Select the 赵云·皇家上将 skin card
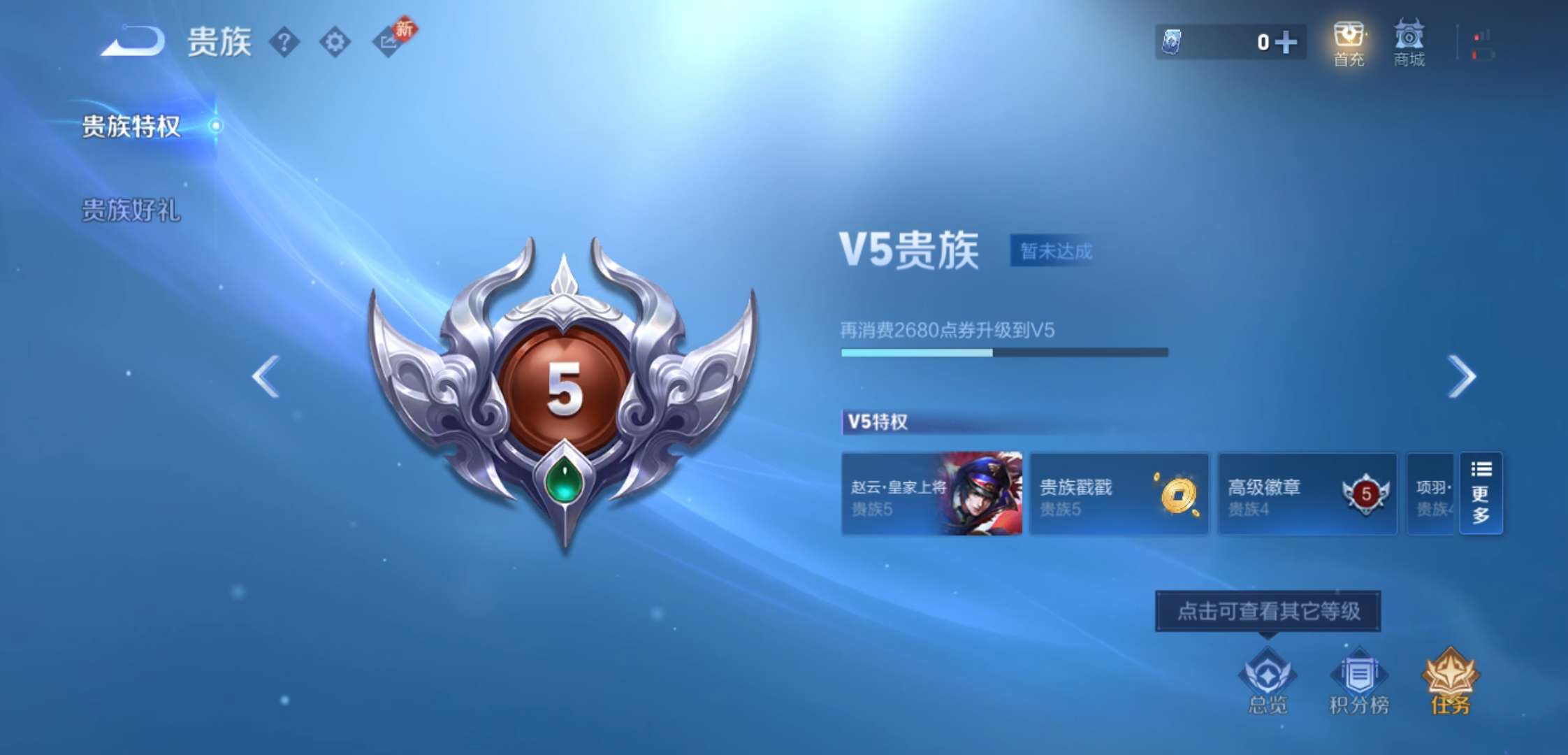This screenshot has width=1568, height=755. (933, 494)
